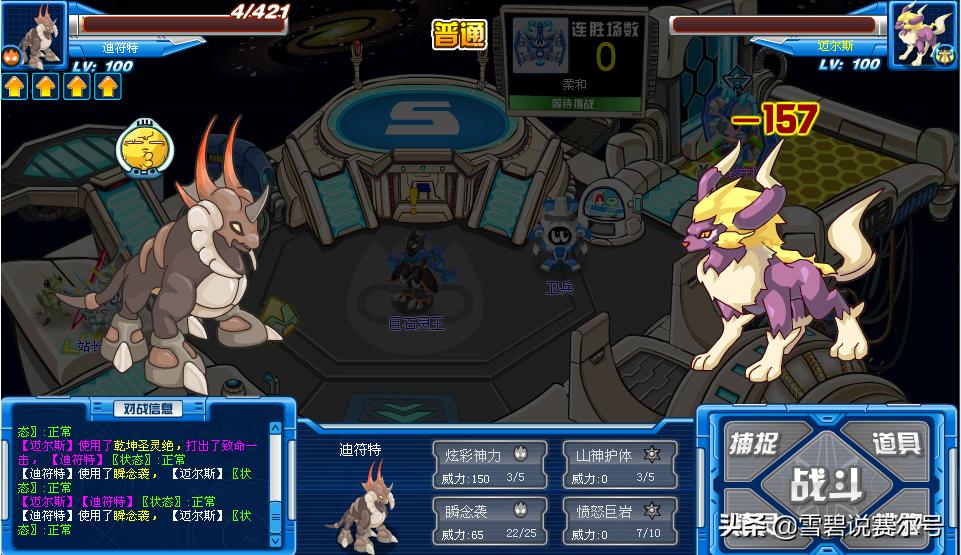Image resolution: width=961 pixels, height=555 pixels.
Task: Choose the 瞬念袭 attack
Action: pyautogui.click(x=489, y=520)
